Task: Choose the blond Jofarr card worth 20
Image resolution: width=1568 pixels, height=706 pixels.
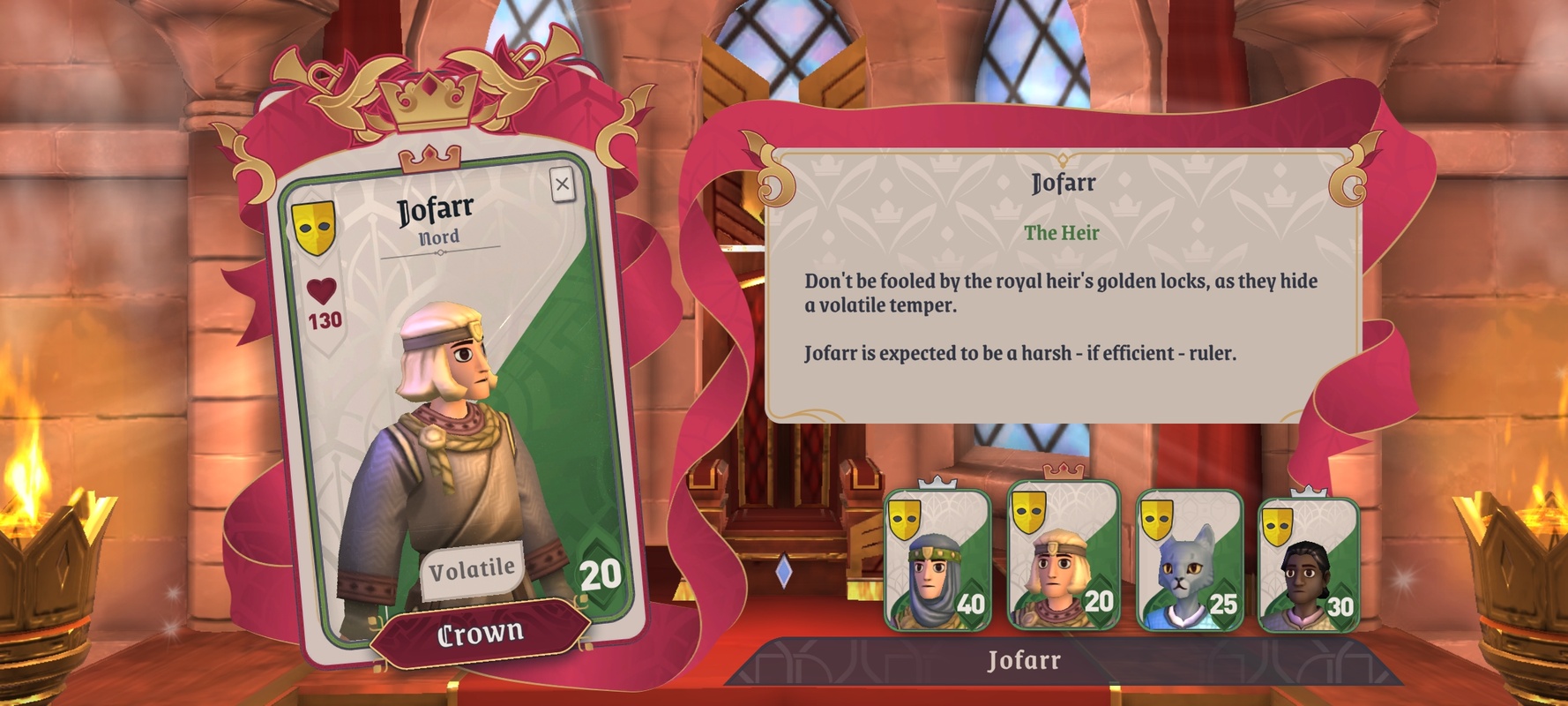Action: pyautogui.click(x=1063, y=556)
